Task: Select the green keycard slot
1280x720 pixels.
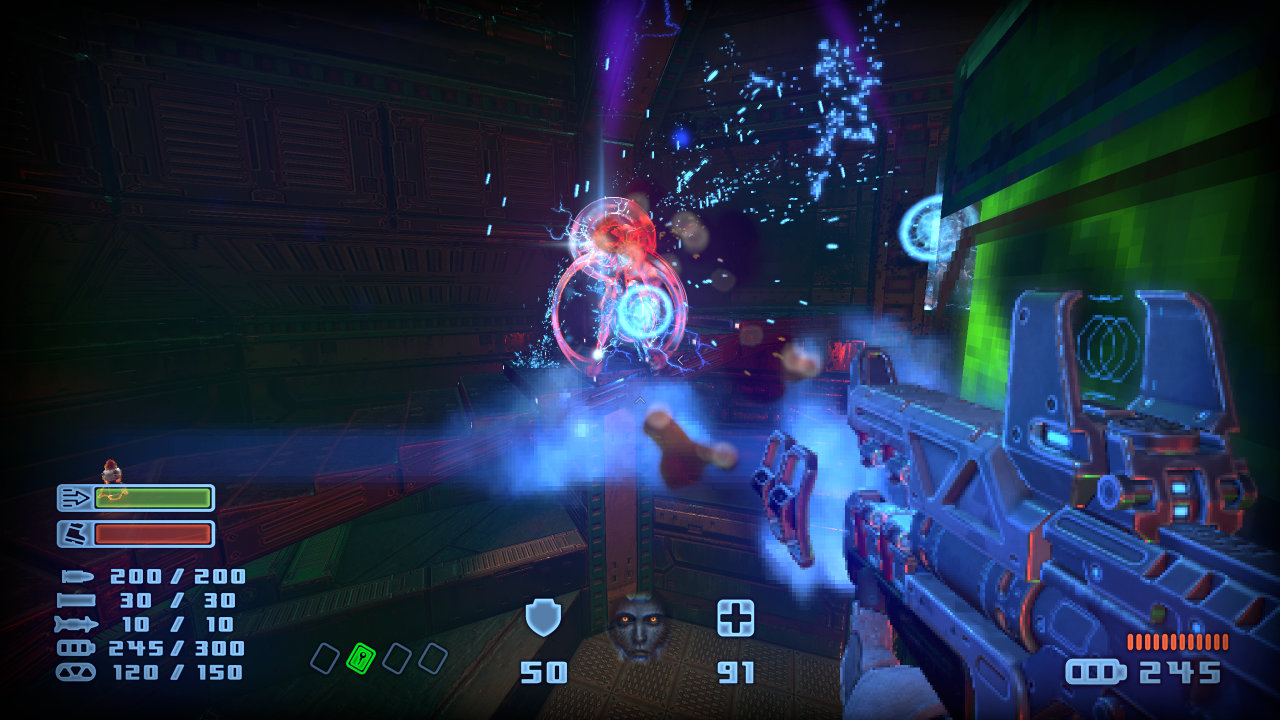Action: click(360, 657)
